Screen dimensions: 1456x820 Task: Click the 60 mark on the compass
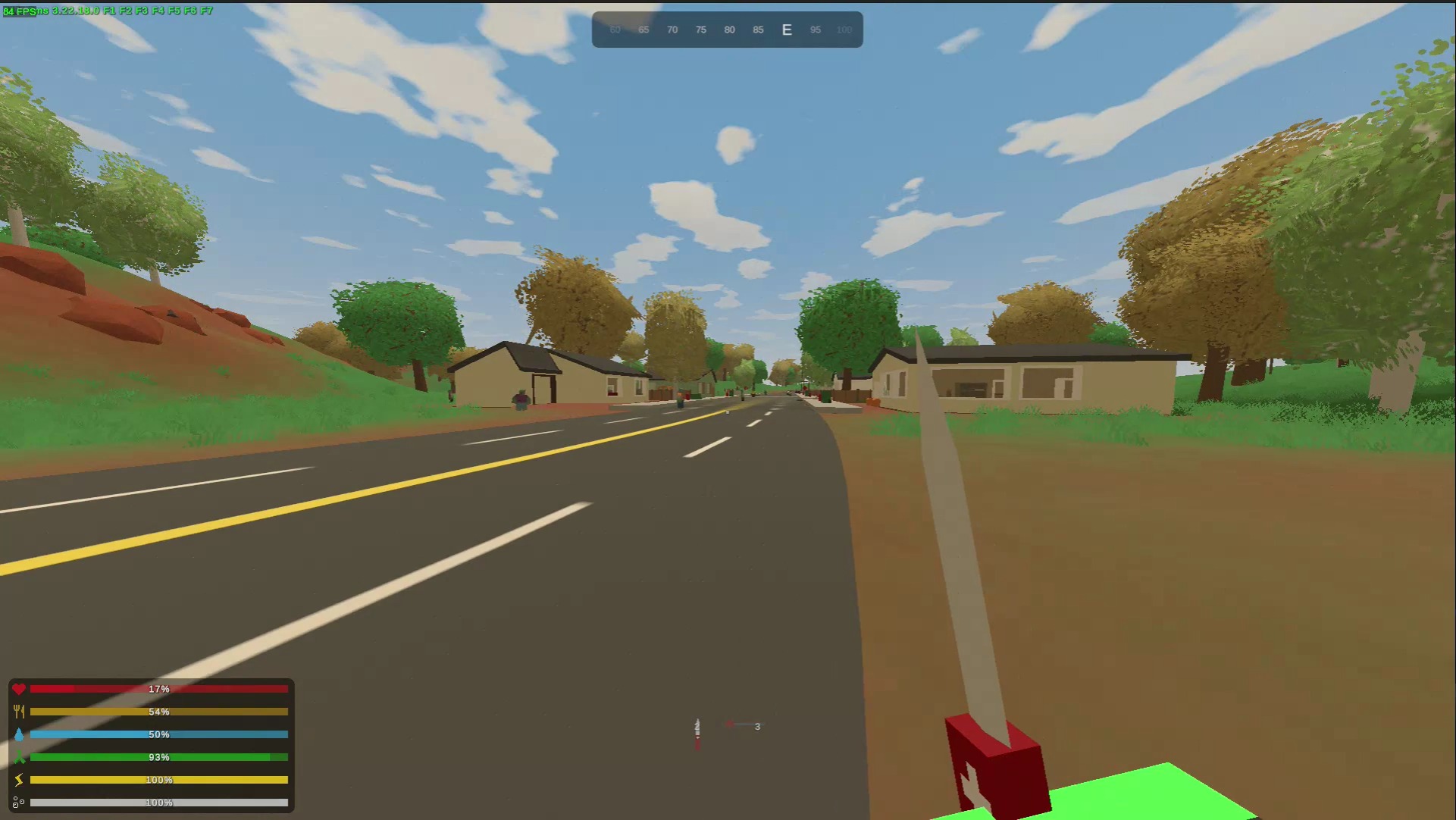tap(615, 30)
